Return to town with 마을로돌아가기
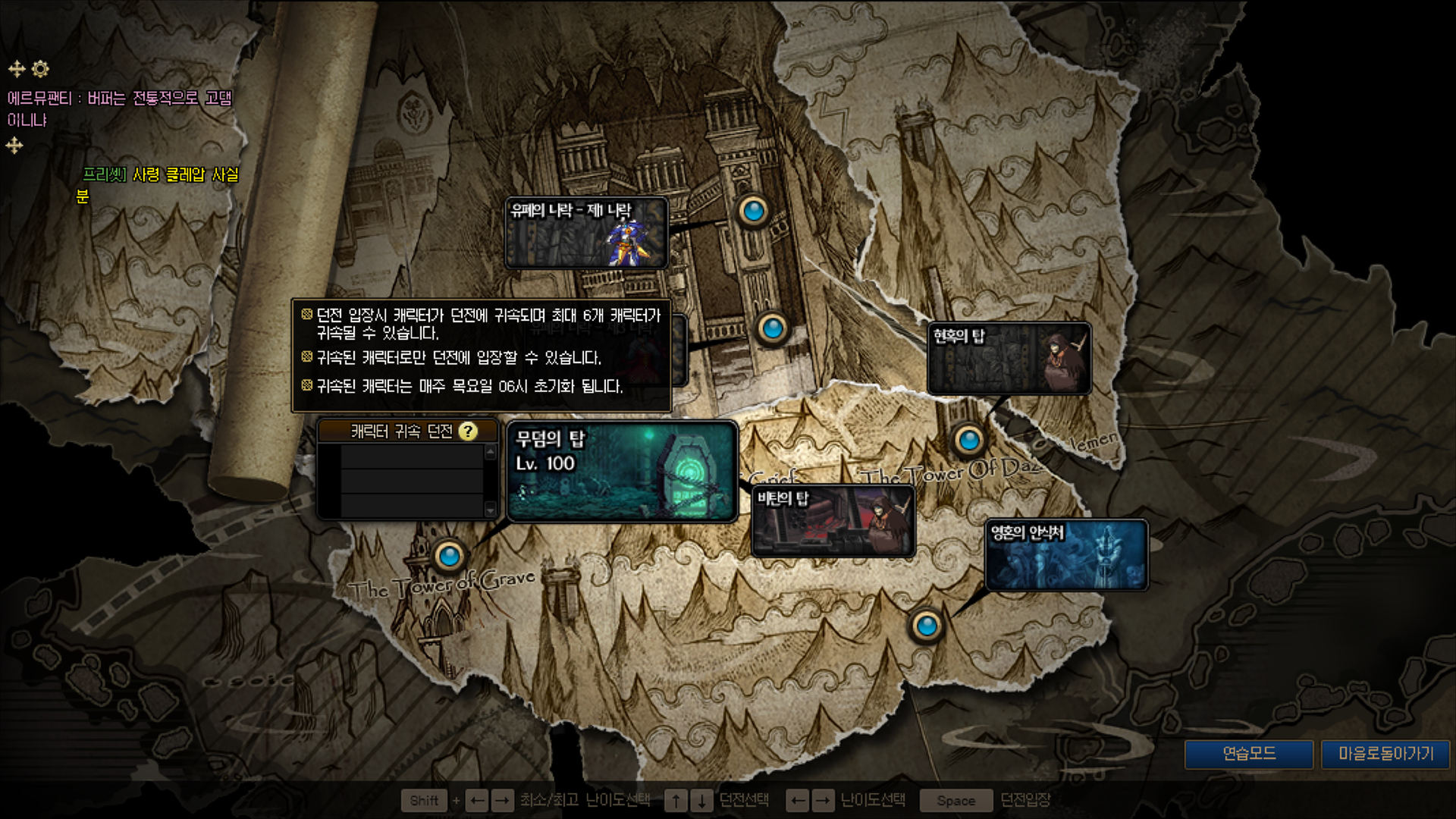The height and width of the screenshot is (819, 1456). [1385, 754]
